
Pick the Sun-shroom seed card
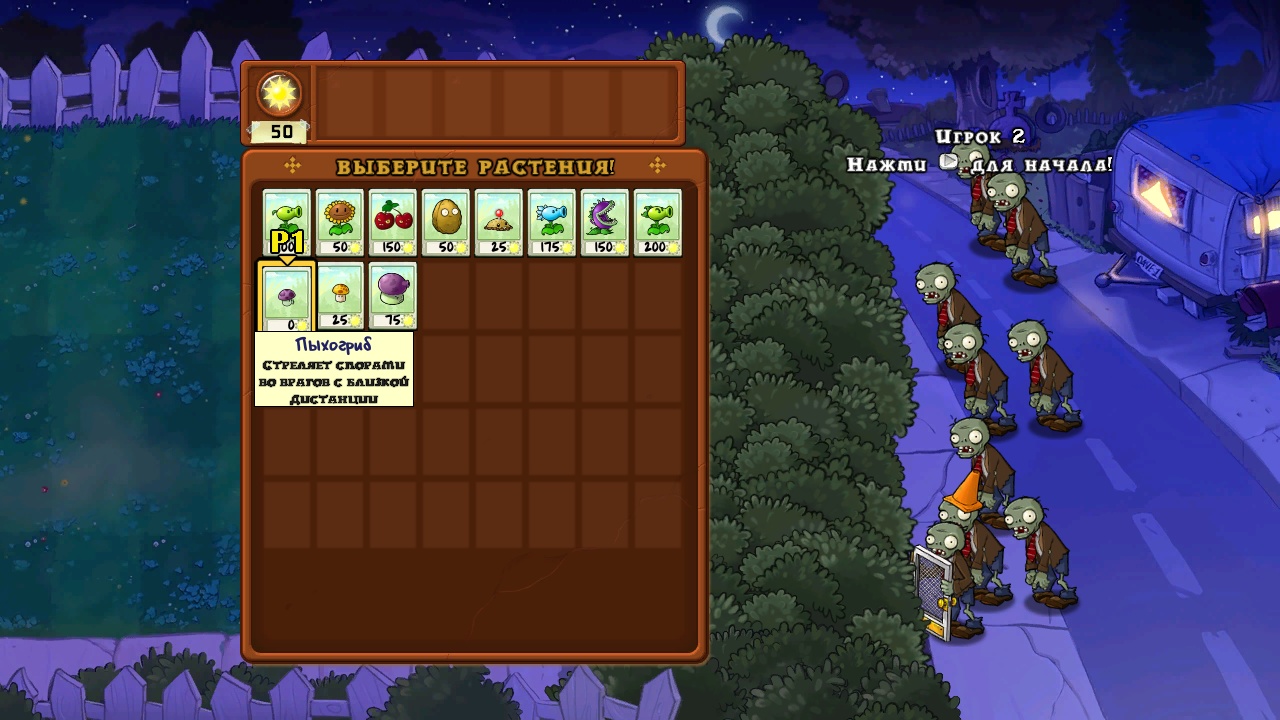[340, 296]
